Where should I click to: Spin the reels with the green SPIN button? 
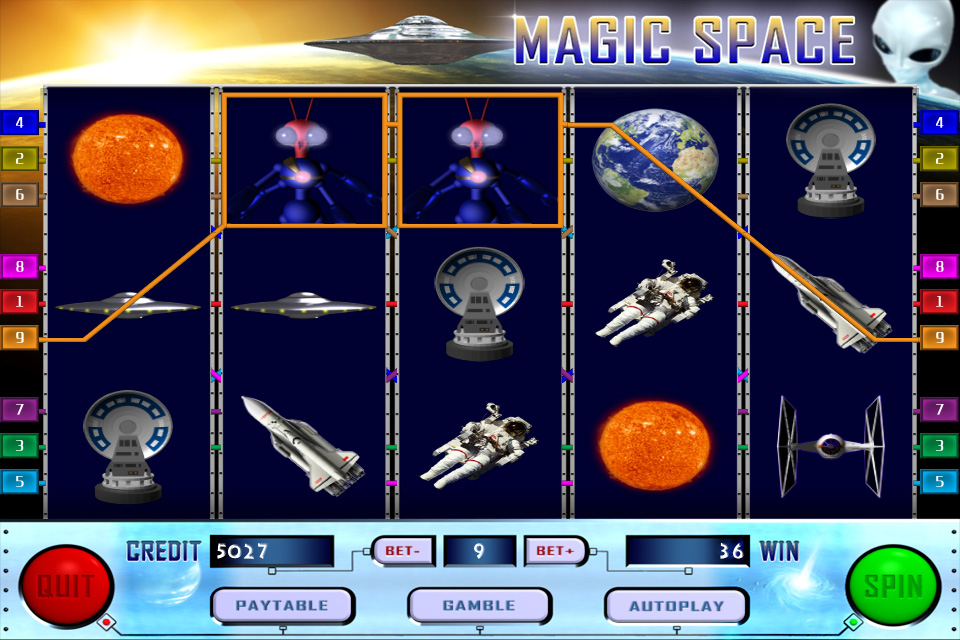click(x=892, y=585)
